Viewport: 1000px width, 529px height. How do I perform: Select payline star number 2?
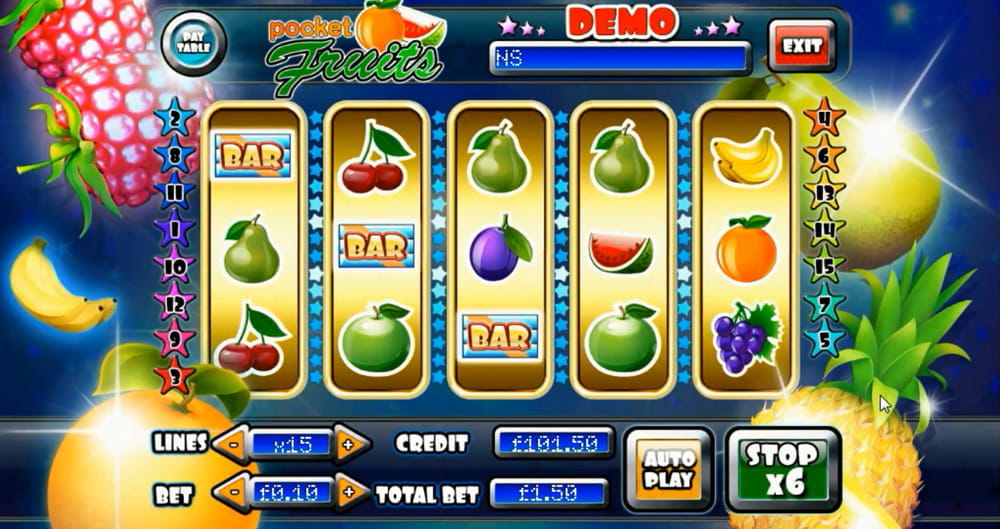pos(174,118)
